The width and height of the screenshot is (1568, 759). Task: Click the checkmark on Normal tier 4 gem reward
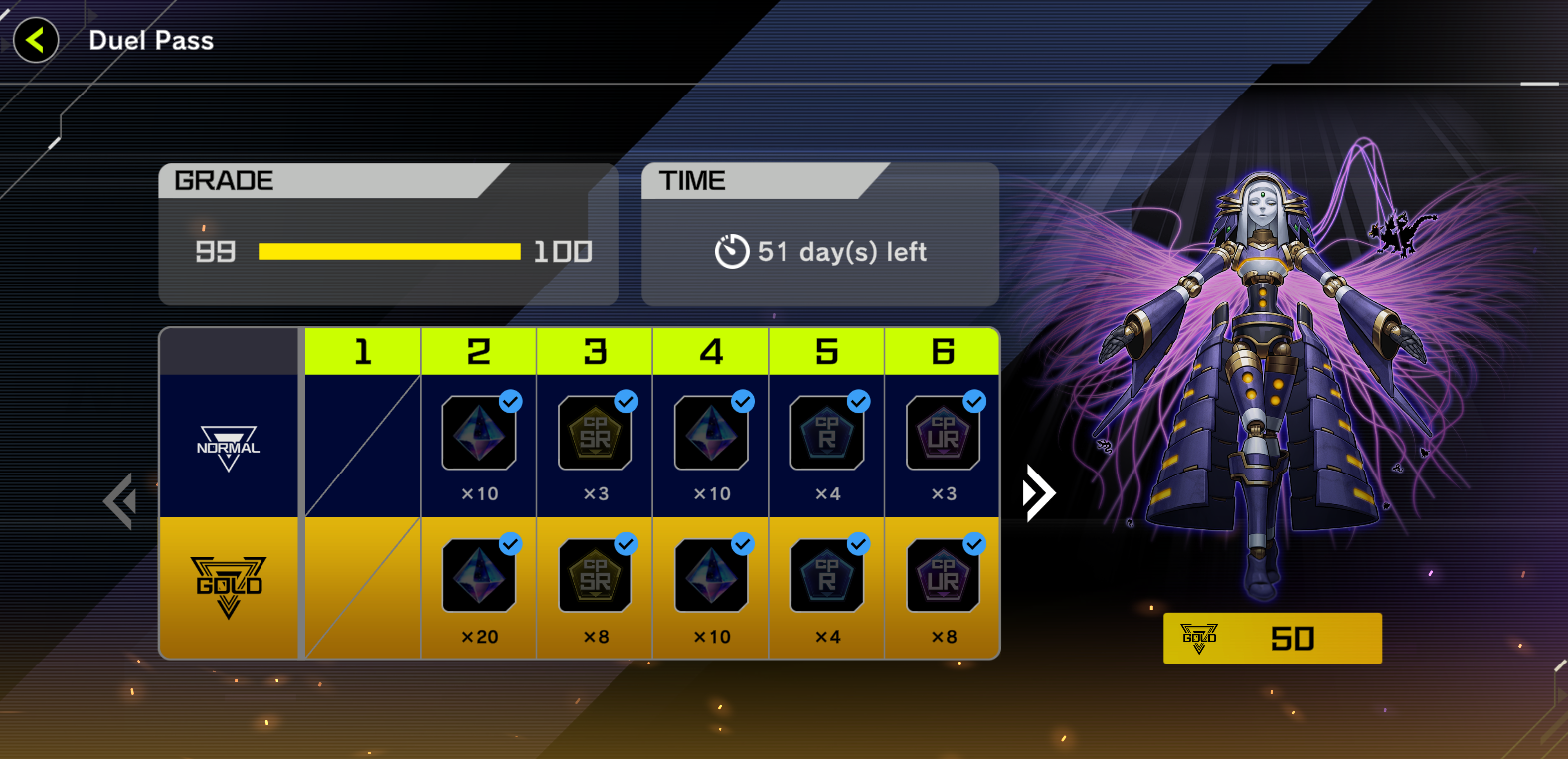(742, 402)
